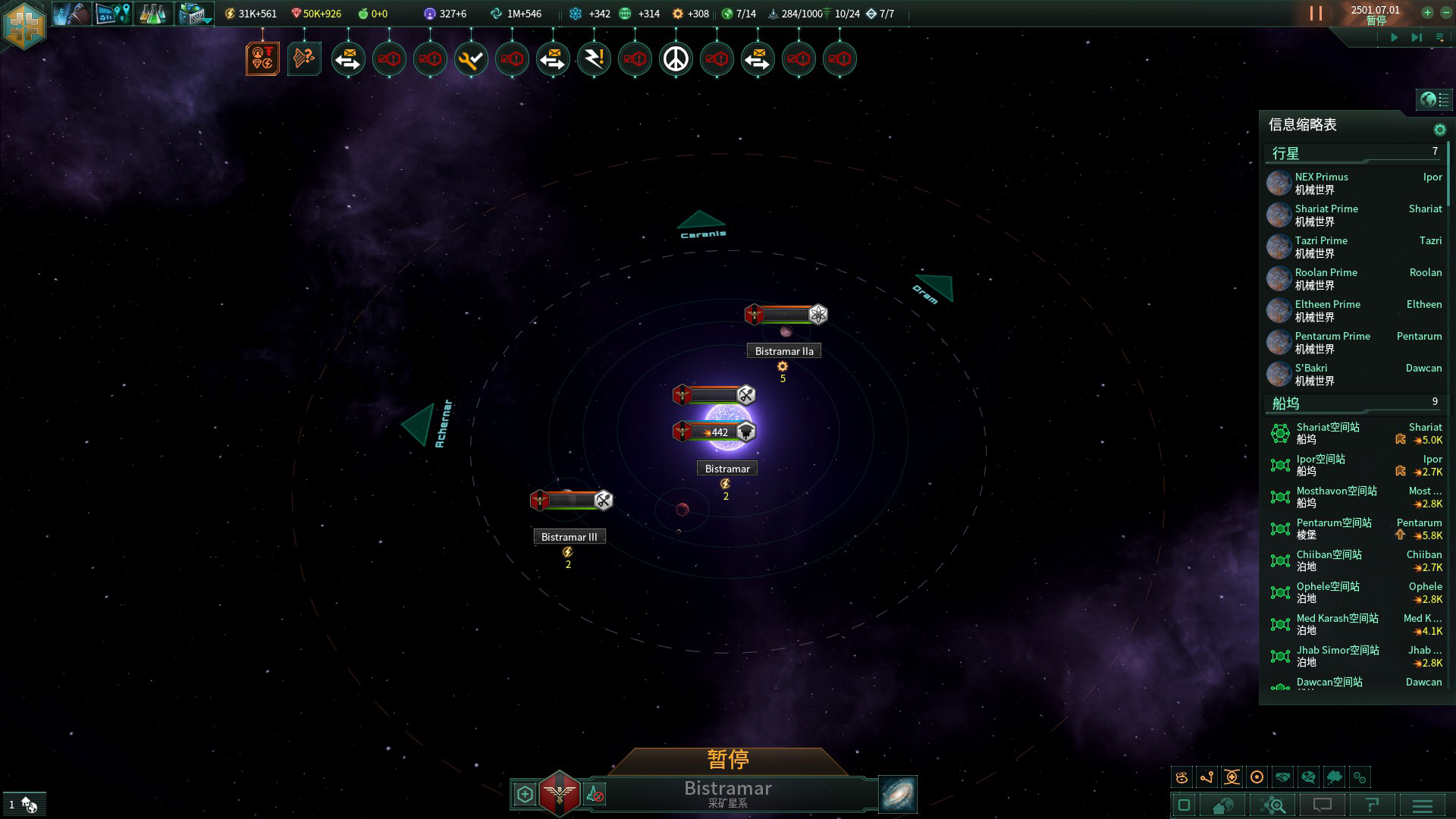Screen dimensions: 1456x819
Task: Toggle the outliner globe list button
Action: (1434, 99)
